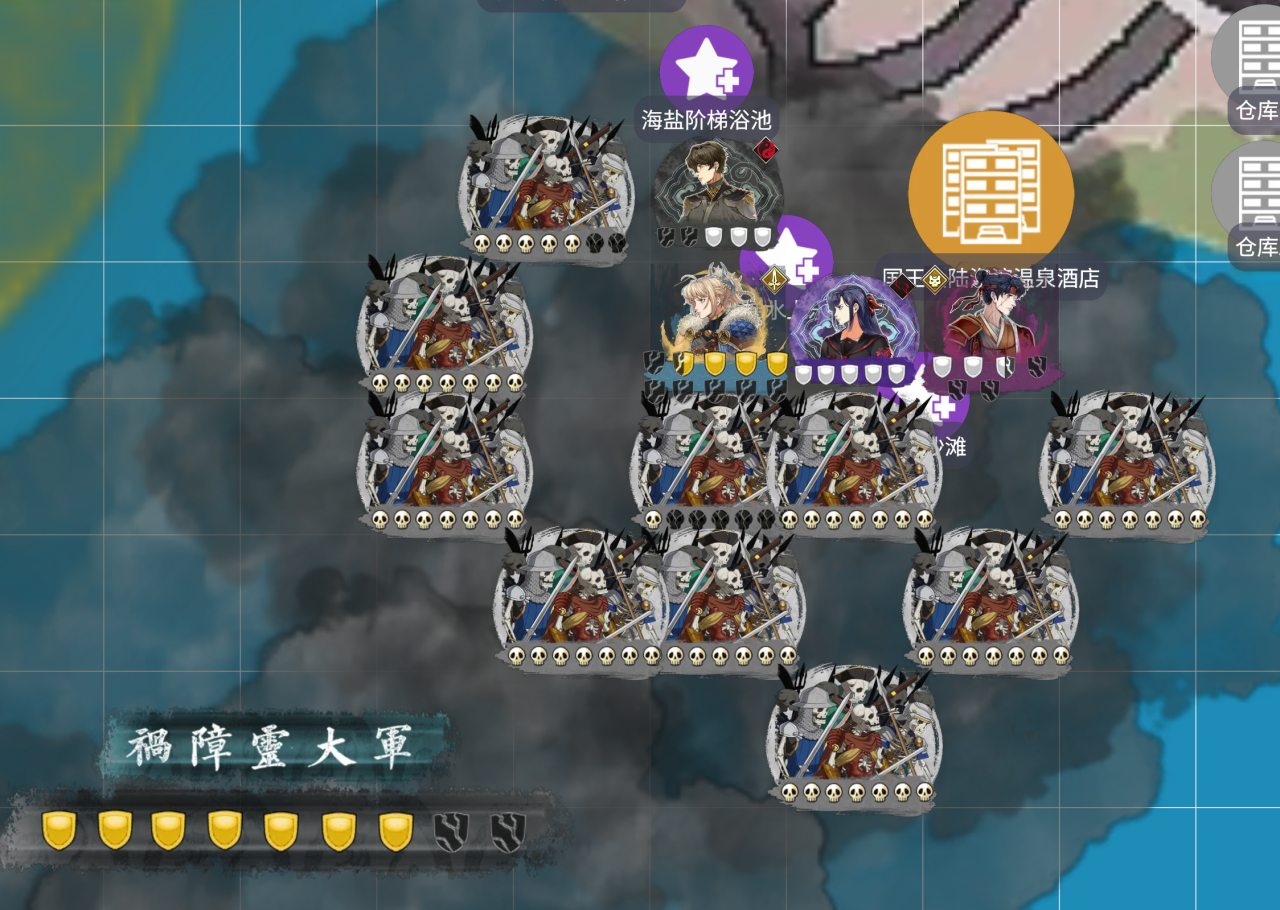Choose the blond fur-collared hero unit

[x=712, y=315]
